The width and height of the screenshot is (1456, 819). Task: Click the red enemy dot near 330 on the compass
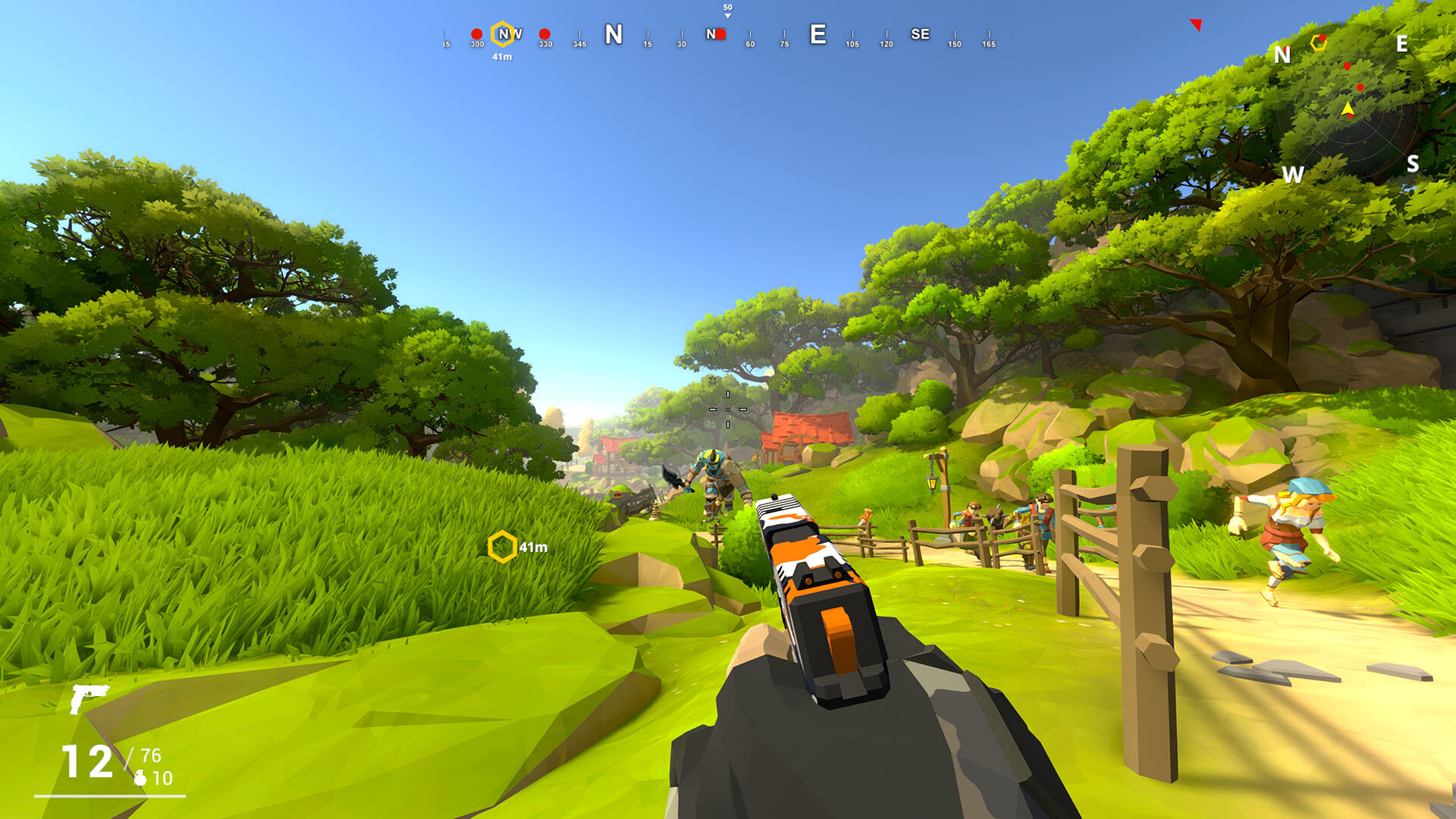(543, 34)
